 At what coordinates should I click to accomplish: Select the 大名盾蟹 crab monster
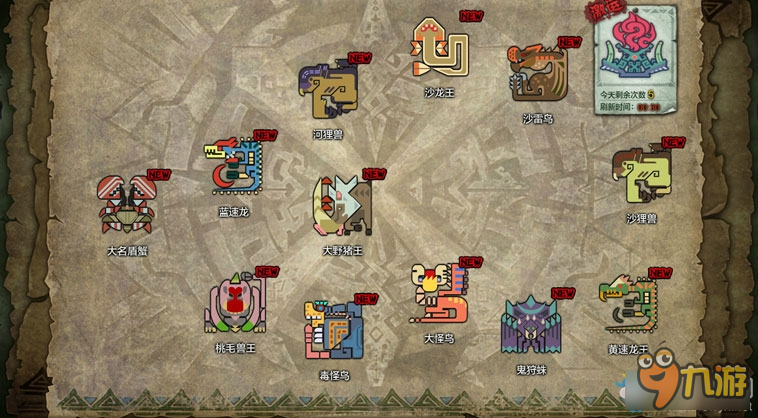(x=126, y=205)
